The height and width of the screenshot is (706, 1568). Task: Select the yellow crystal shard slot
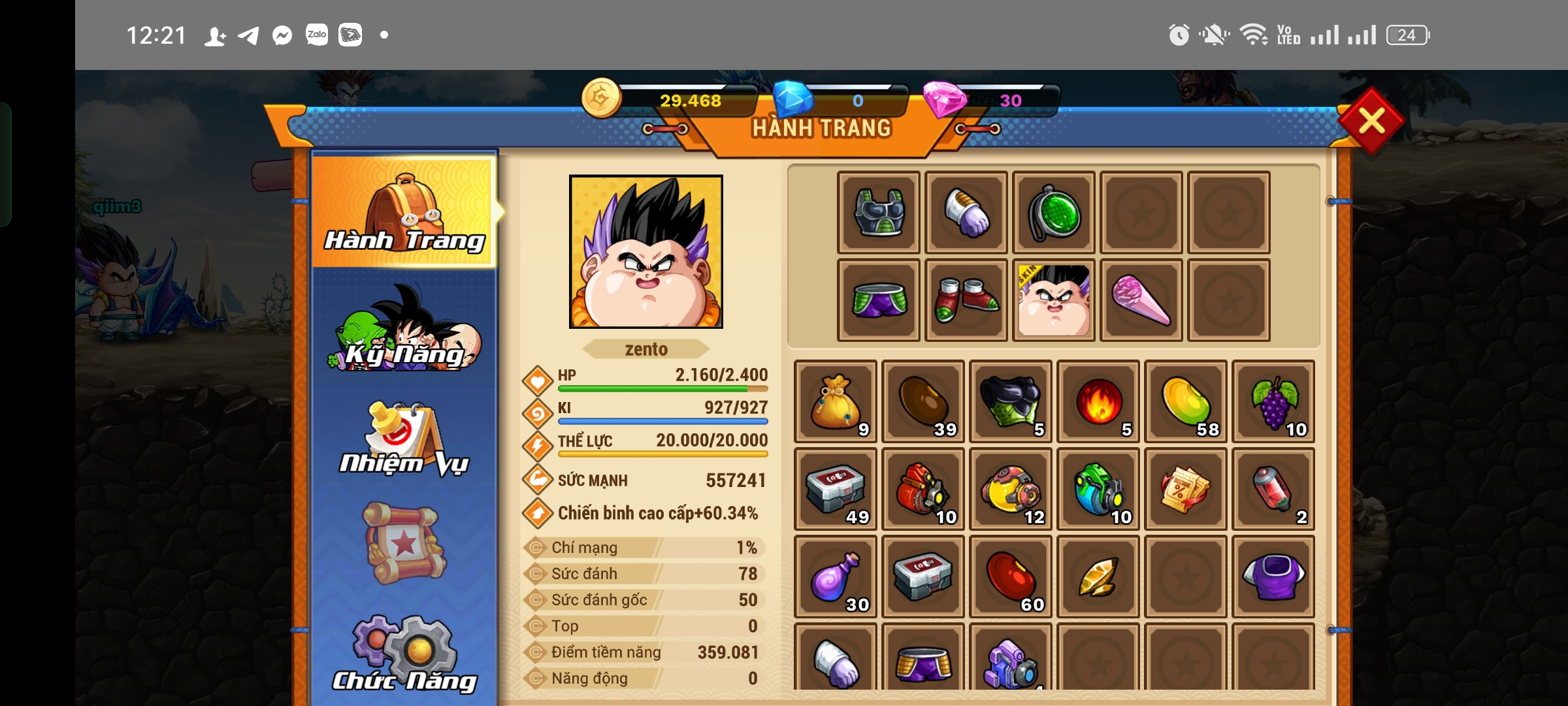pyautogui.click(x=1098, y=577)
